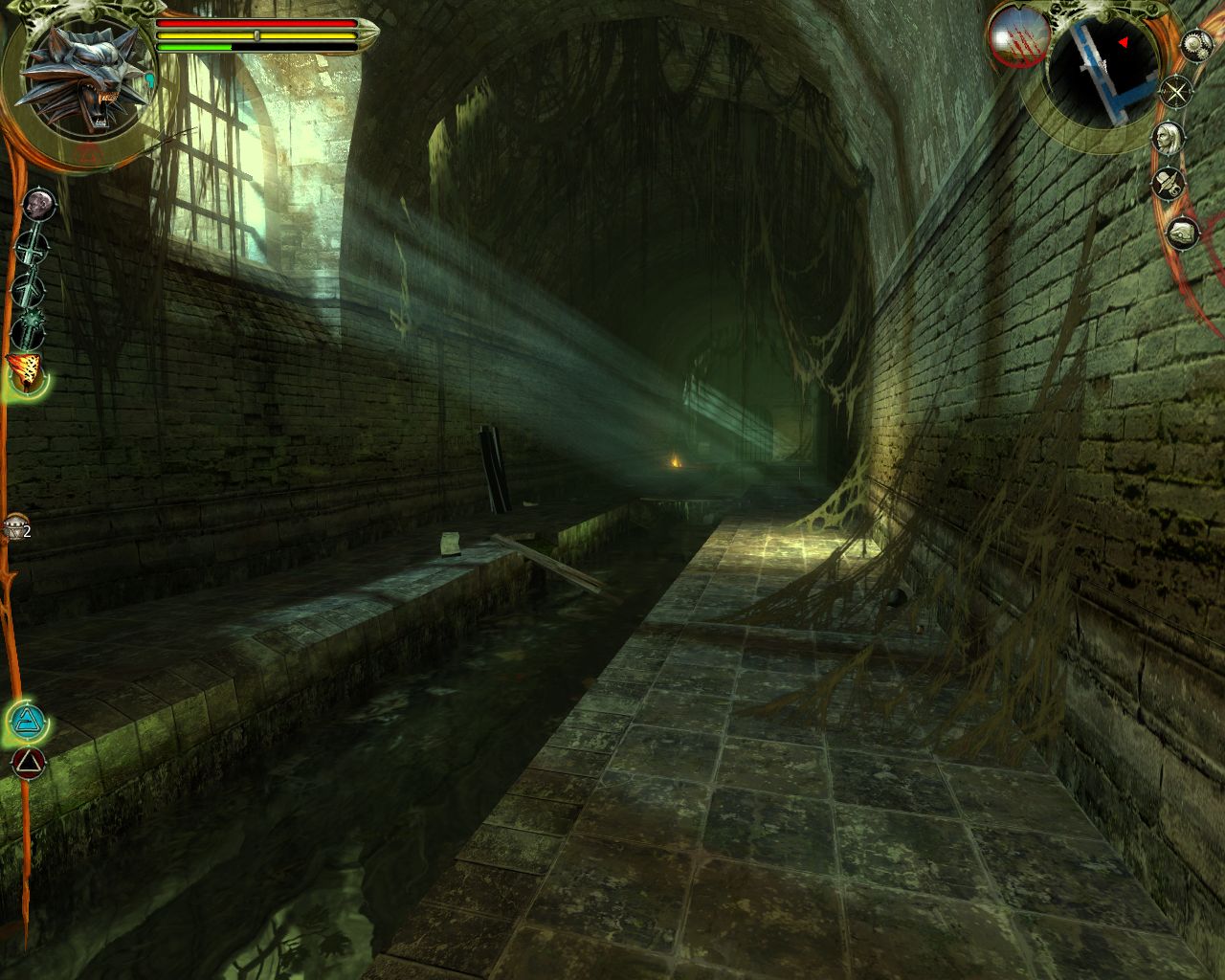Open the journal via the monster skull icon

pyautogui.click(x=1183, y=232)
